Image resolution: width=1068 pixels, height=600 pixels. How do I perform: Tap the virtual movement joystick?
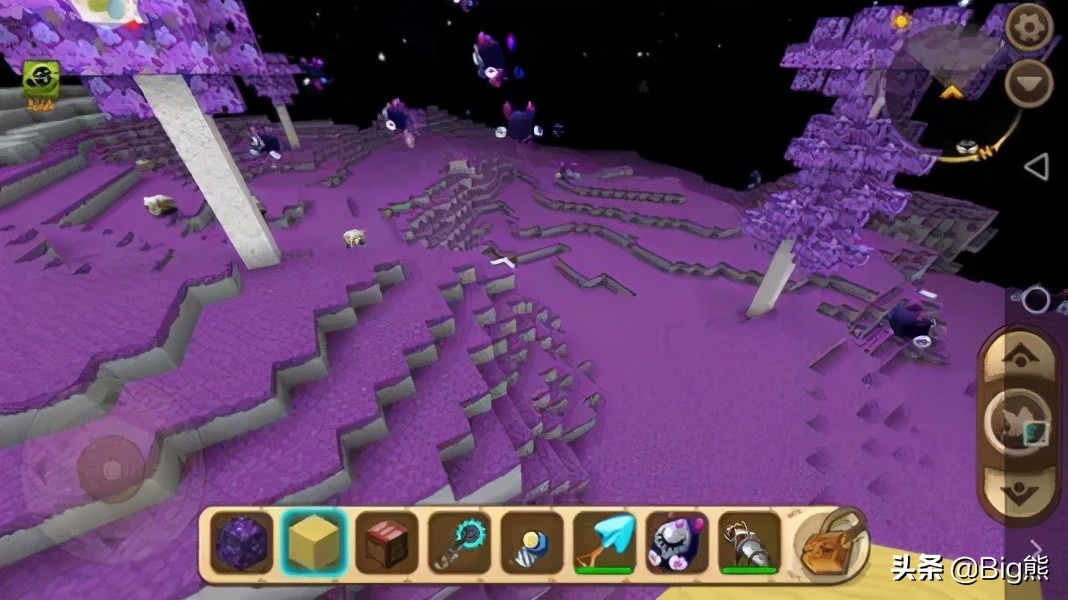[x=111, y=469]
